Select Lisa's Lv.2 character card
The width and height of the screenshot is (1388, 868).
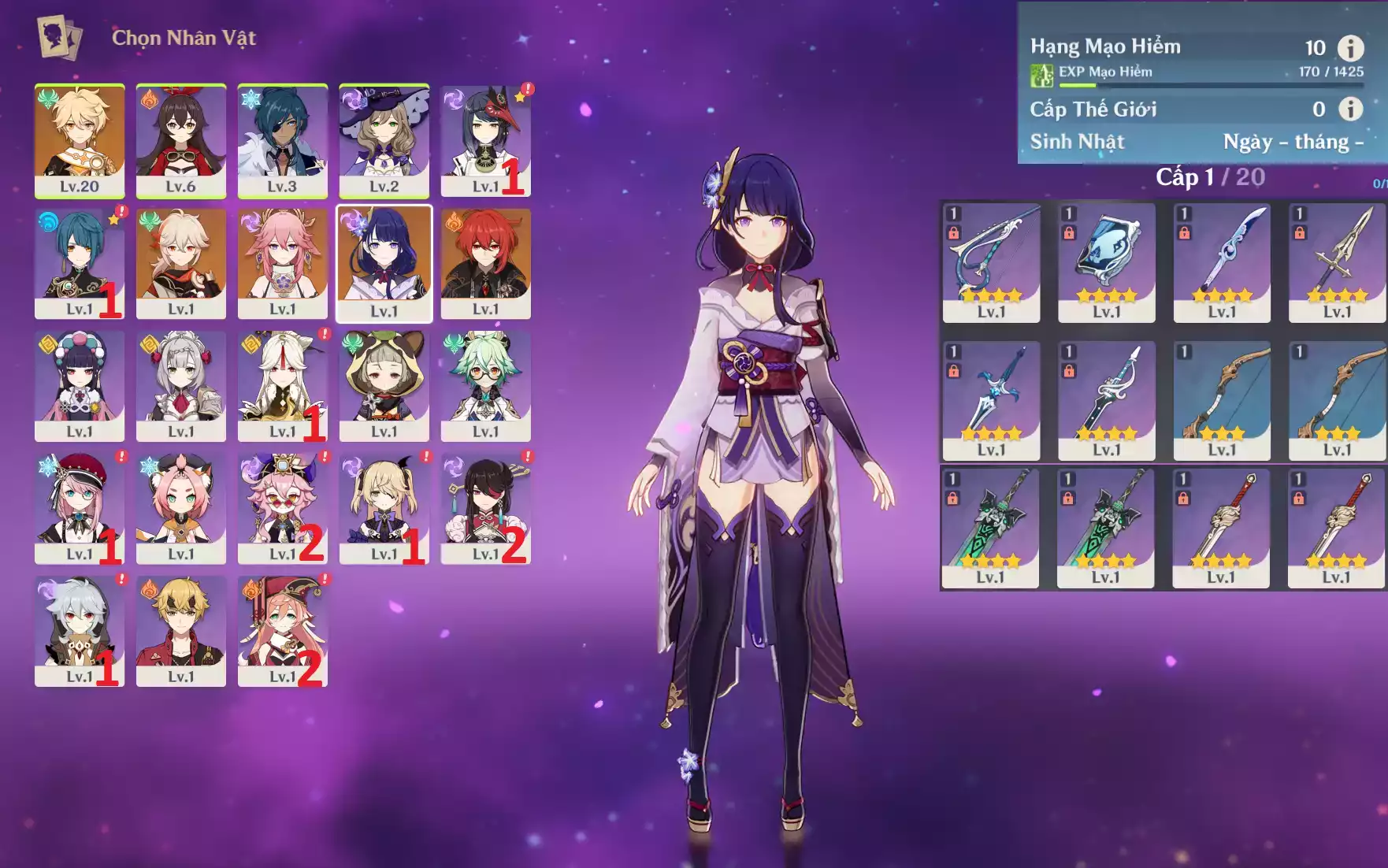384,140
